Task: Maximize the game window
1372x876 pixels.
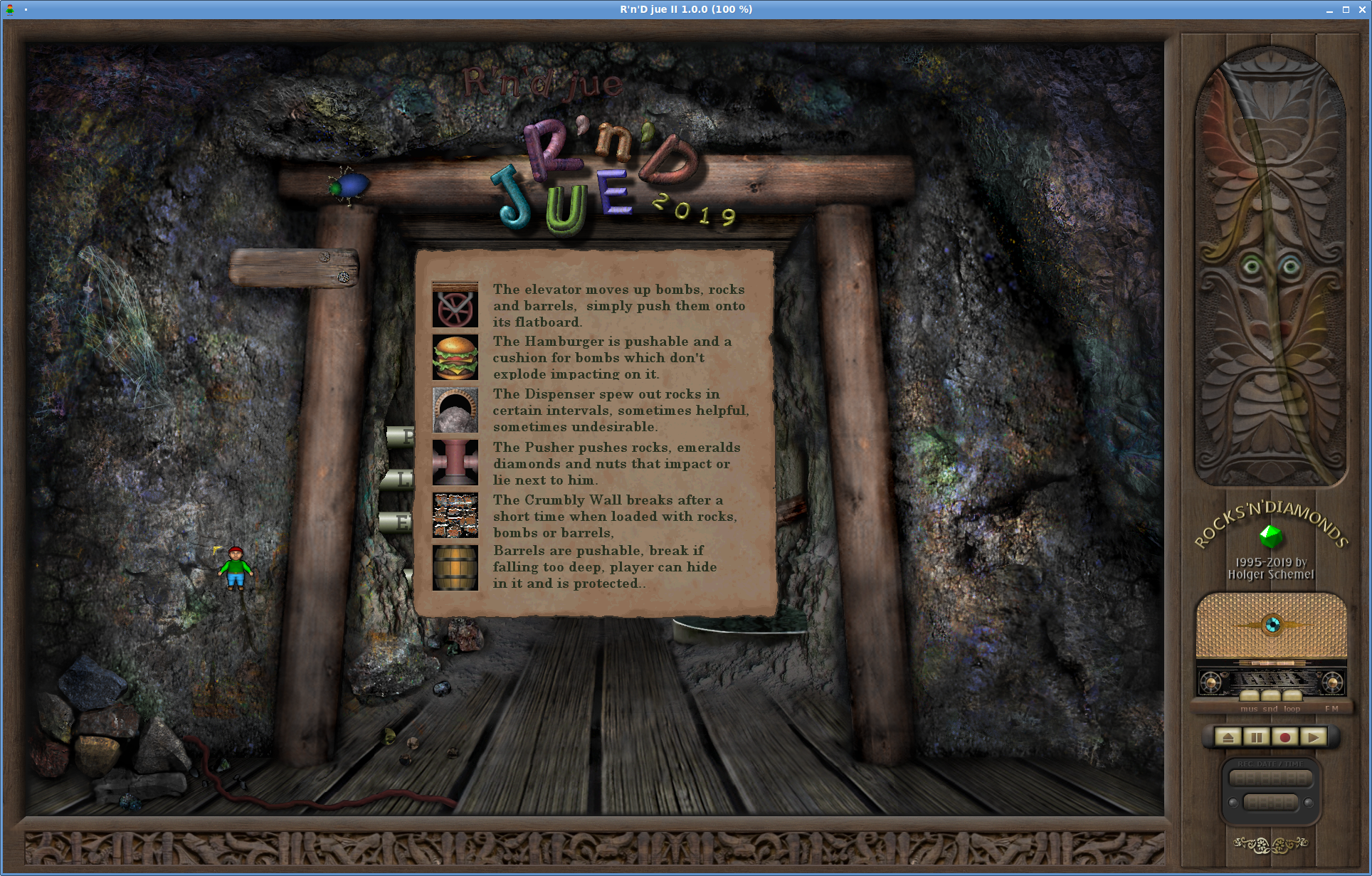Action: coord(1346,9)
